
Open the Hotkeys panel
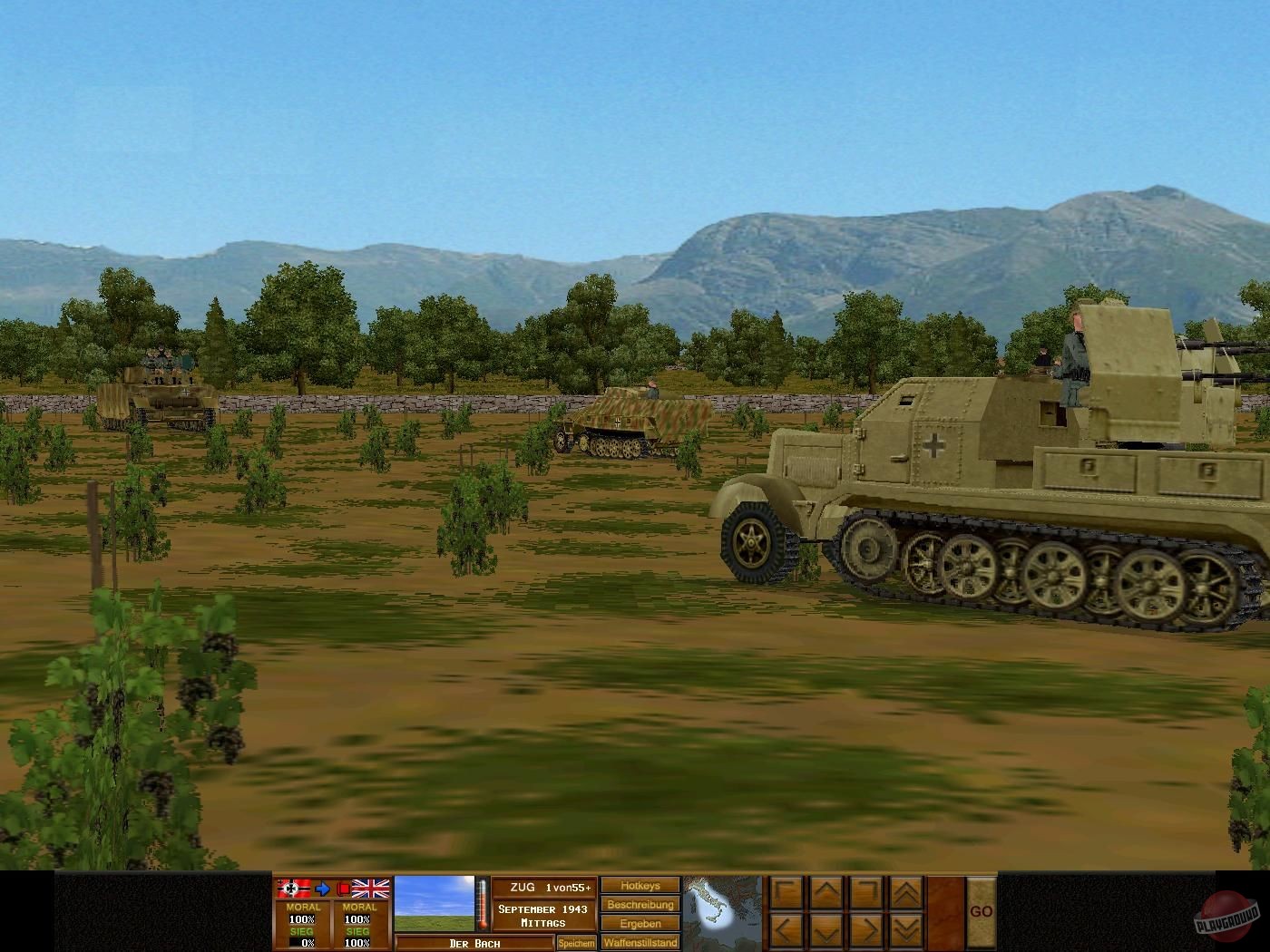point(640,886)
